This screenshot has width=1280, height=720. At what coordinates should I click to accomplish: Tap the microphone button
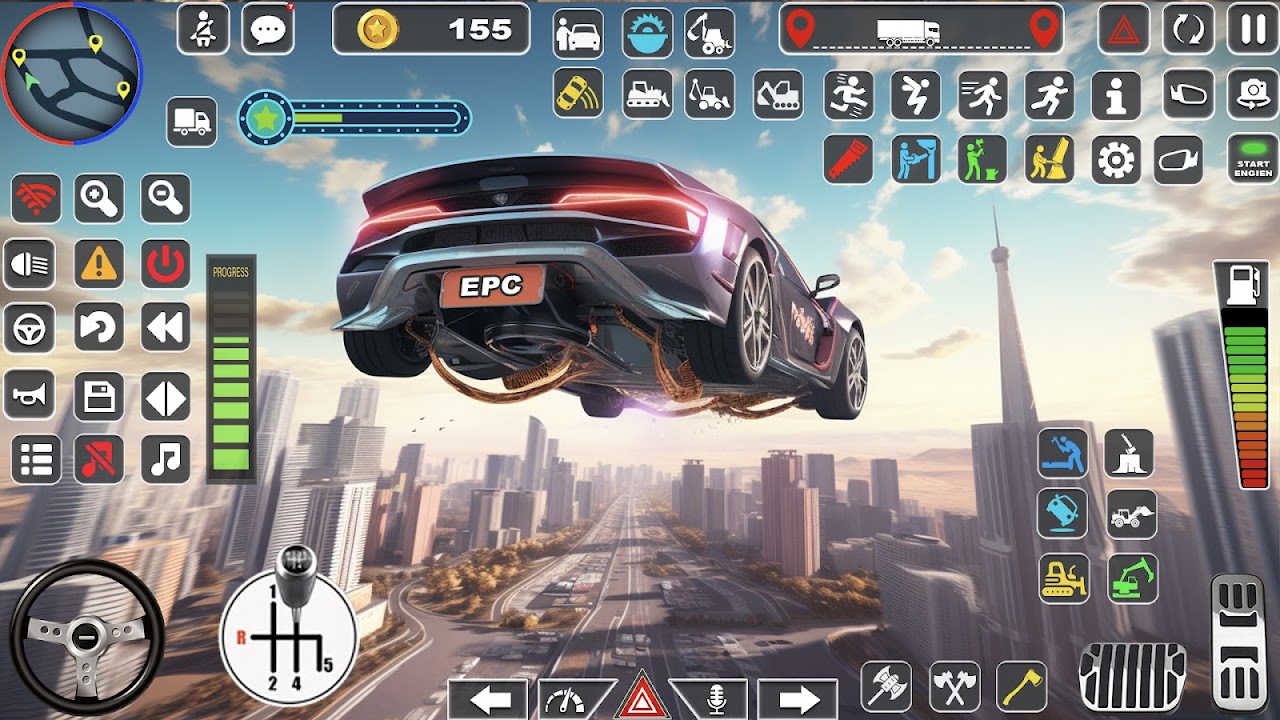(x=716, y=699)
